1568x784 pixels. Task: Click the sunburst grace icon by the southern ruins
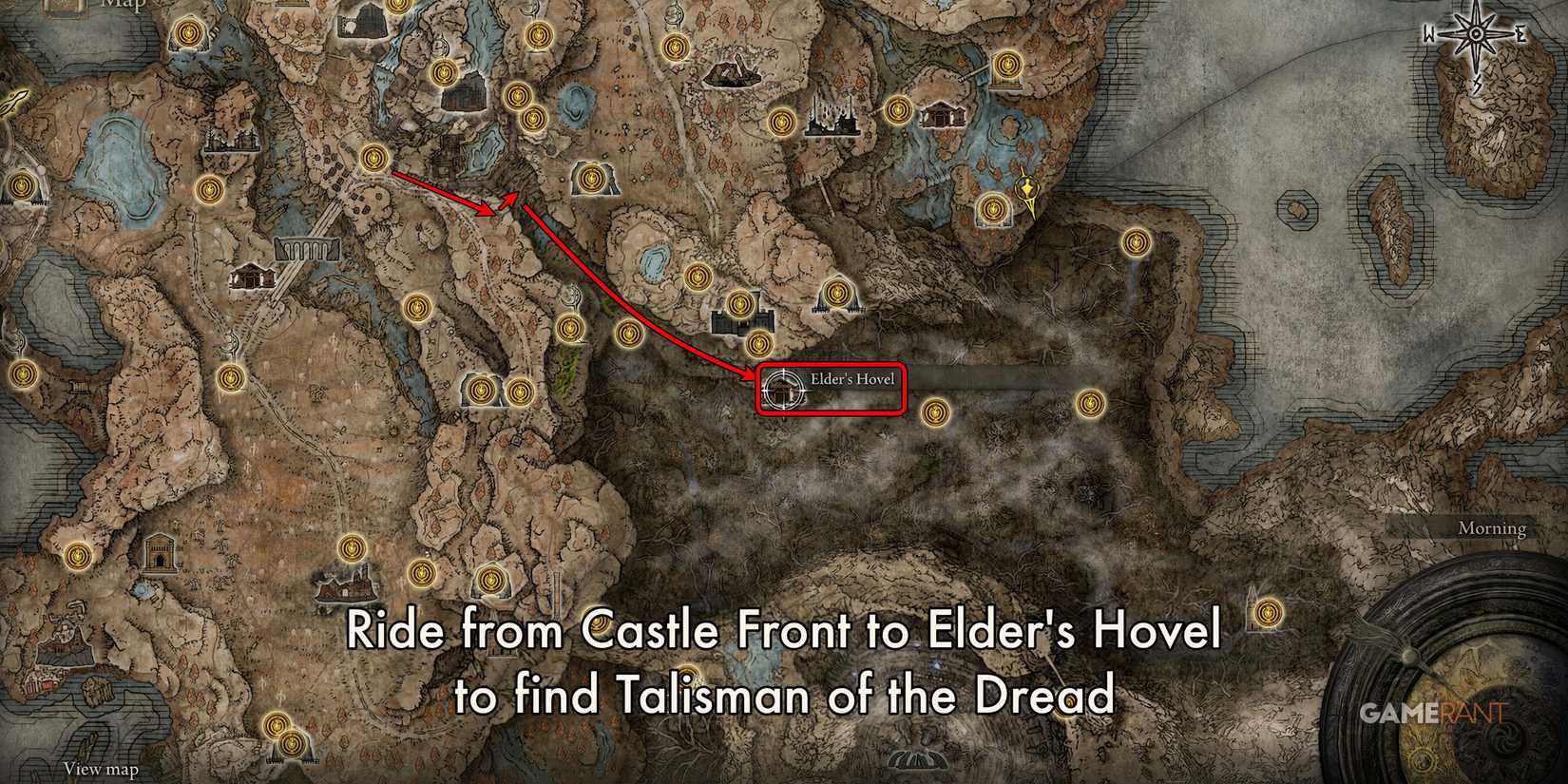tap(351, 548)
